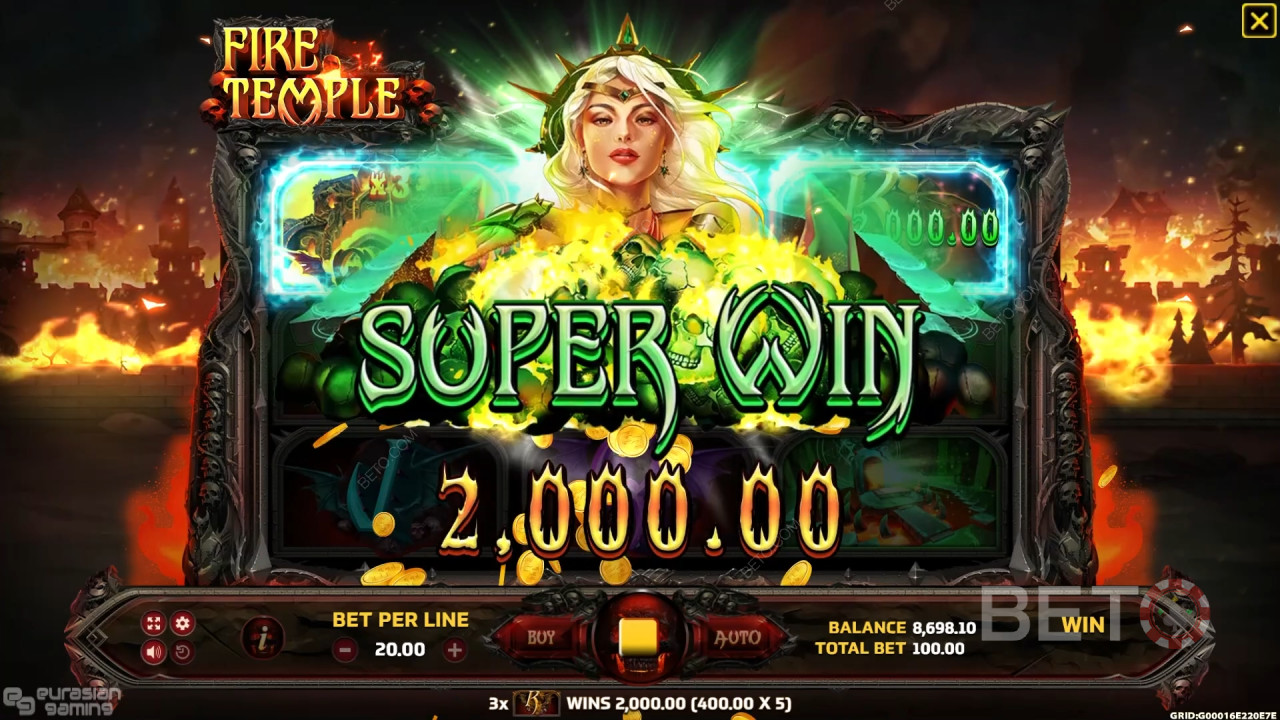The image size is (1280, 720).
Task: Select the BET PER LINE label
Action: 399,620
